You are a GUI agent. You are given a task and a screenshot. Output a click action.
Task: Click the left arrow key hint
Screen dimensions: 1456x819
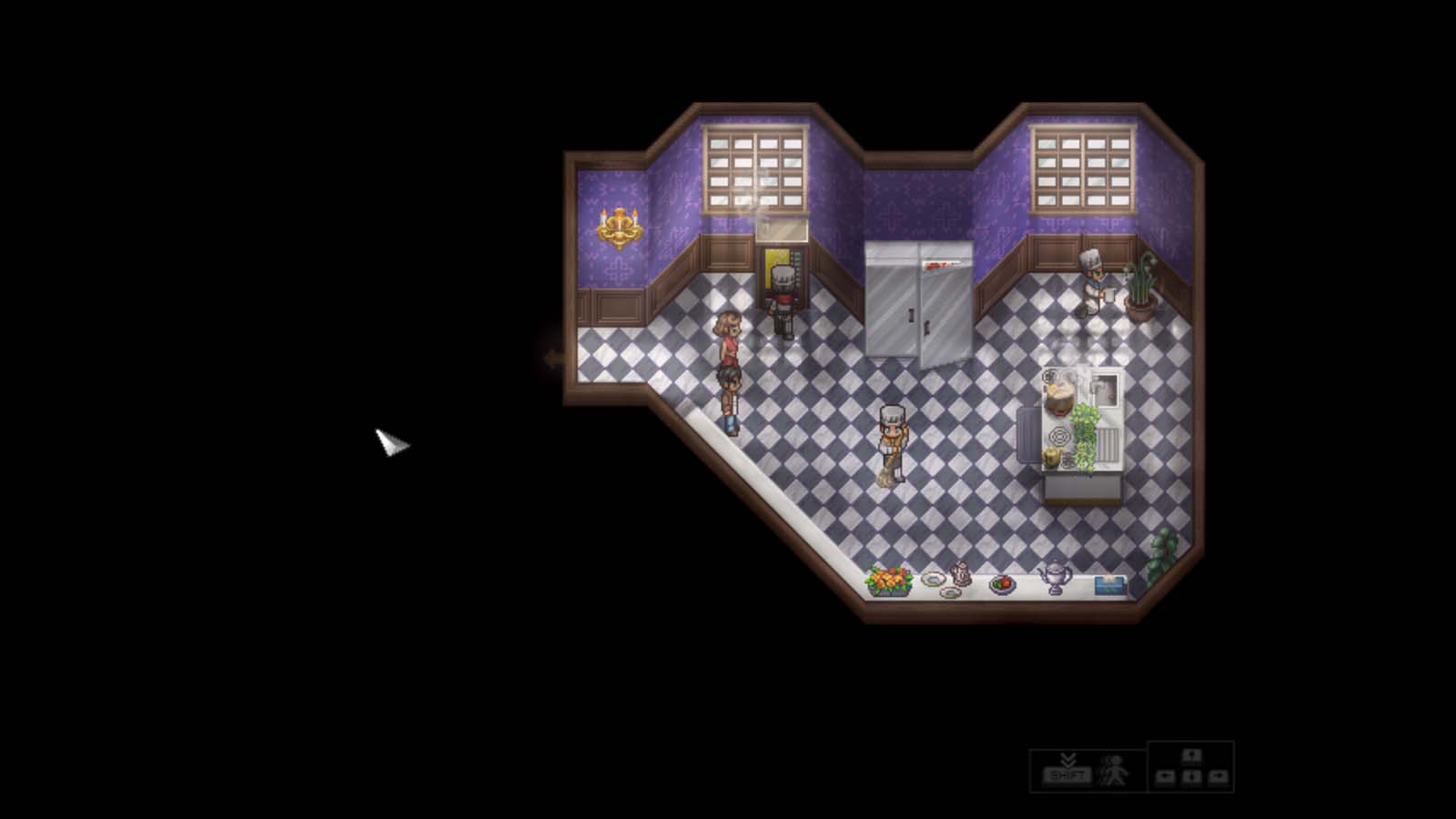coord(1167,775)
